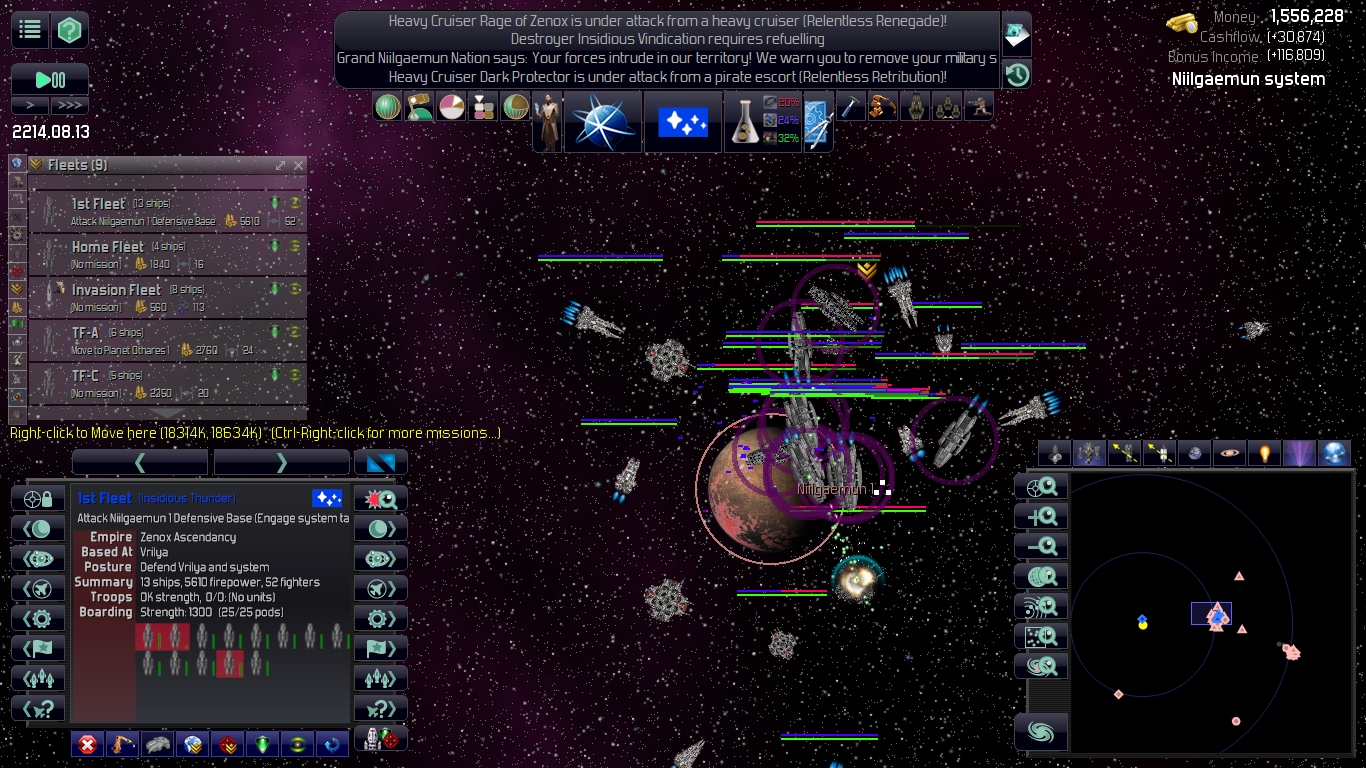Screen dimensions: 1366x768
Task: Go to previous item with left arrow
Action: [x=140, y=462]
